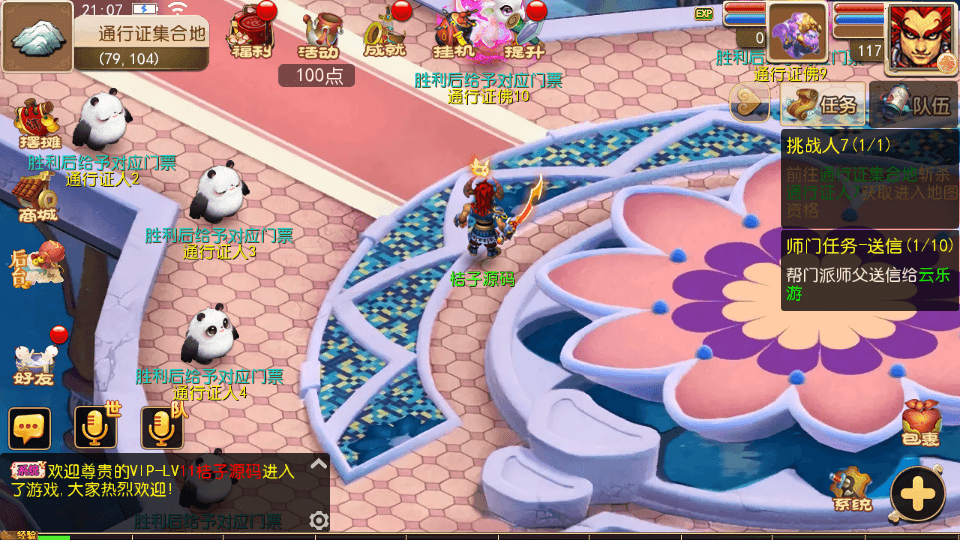Activate the 挂机 auto-battle icon
Screen dimensions: 960x540
click(453, 33)
